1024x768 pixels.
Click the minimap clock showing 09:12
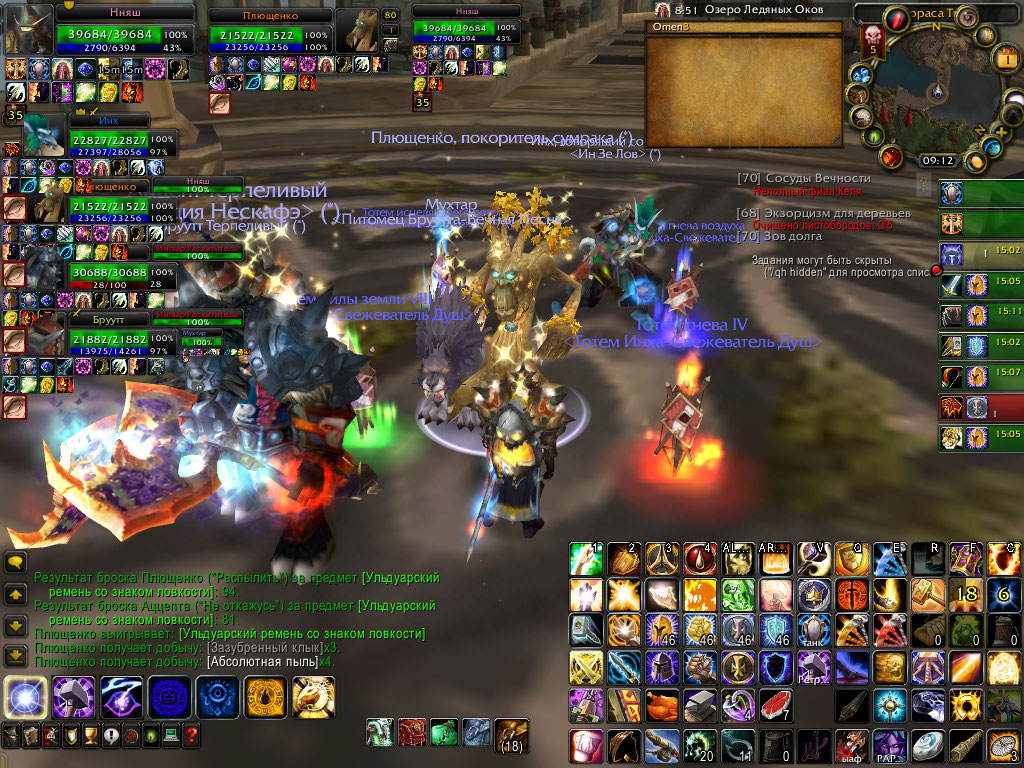(938, 160)
